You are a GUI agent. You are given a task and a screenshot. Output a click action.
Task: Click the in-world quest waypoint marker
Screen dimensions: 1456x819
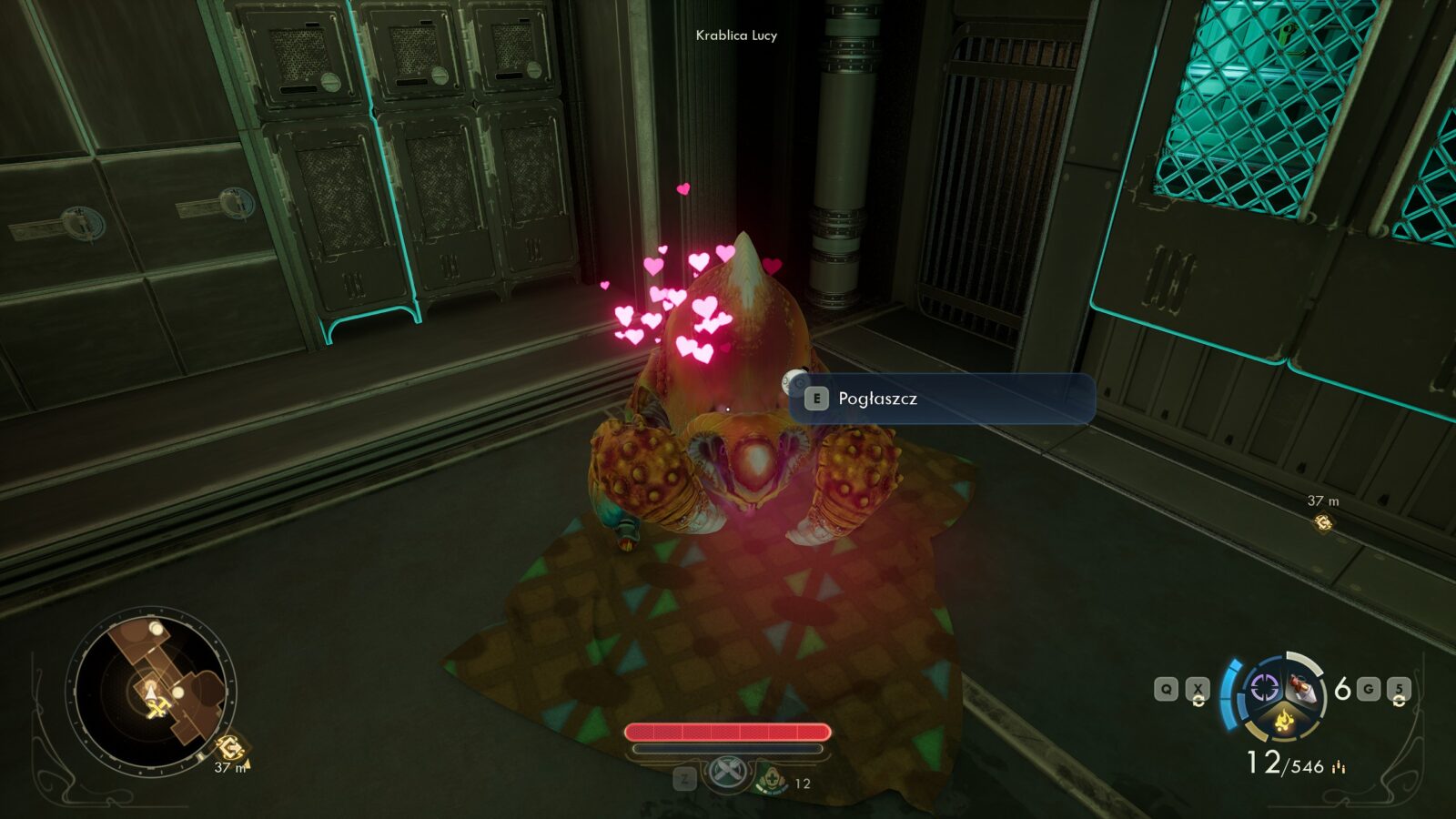click(x=1322, y=522)
